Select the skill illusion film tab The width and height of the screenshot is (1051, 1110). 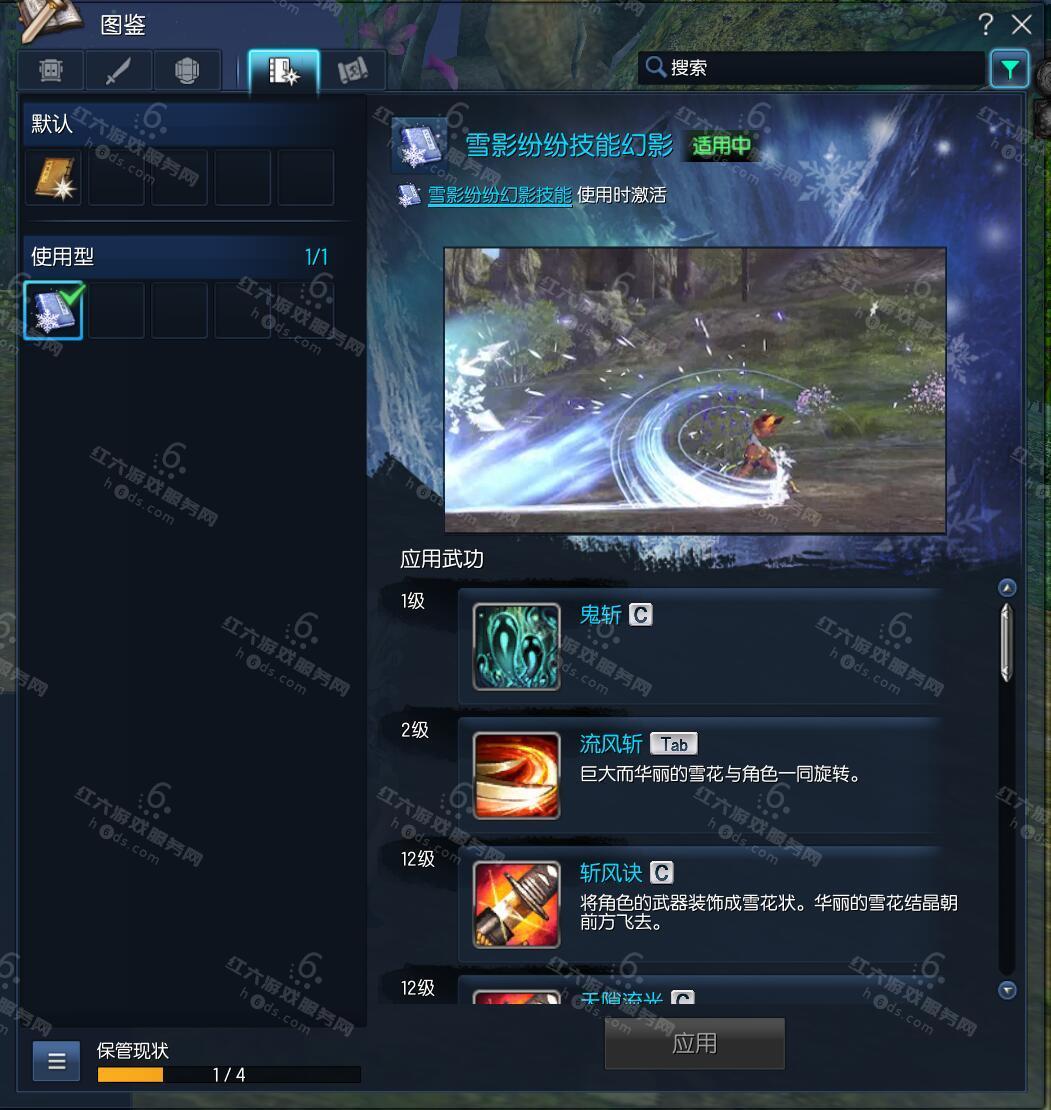(284, 71)
